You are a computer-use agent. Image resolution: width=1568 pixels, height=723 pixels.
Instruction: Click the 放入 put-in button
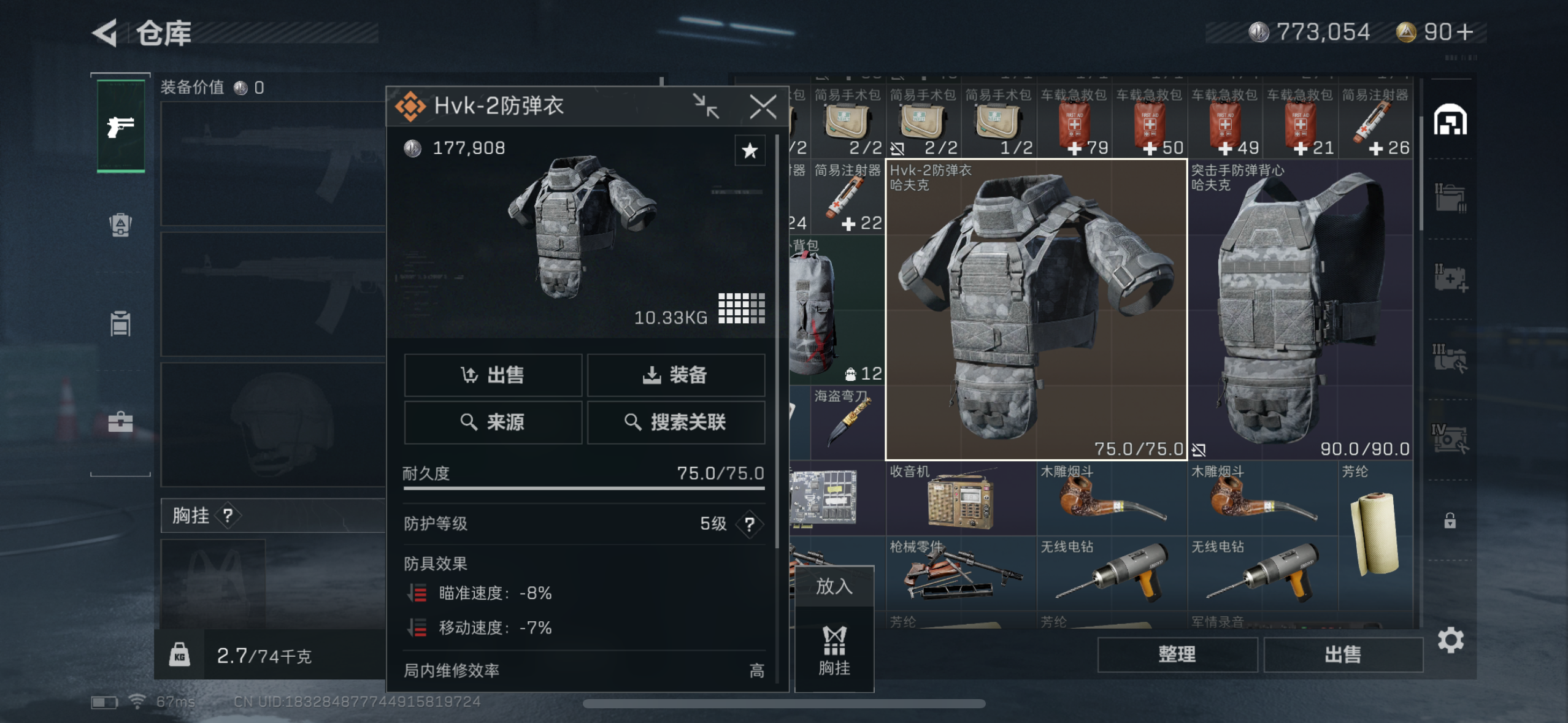point(834,586)
